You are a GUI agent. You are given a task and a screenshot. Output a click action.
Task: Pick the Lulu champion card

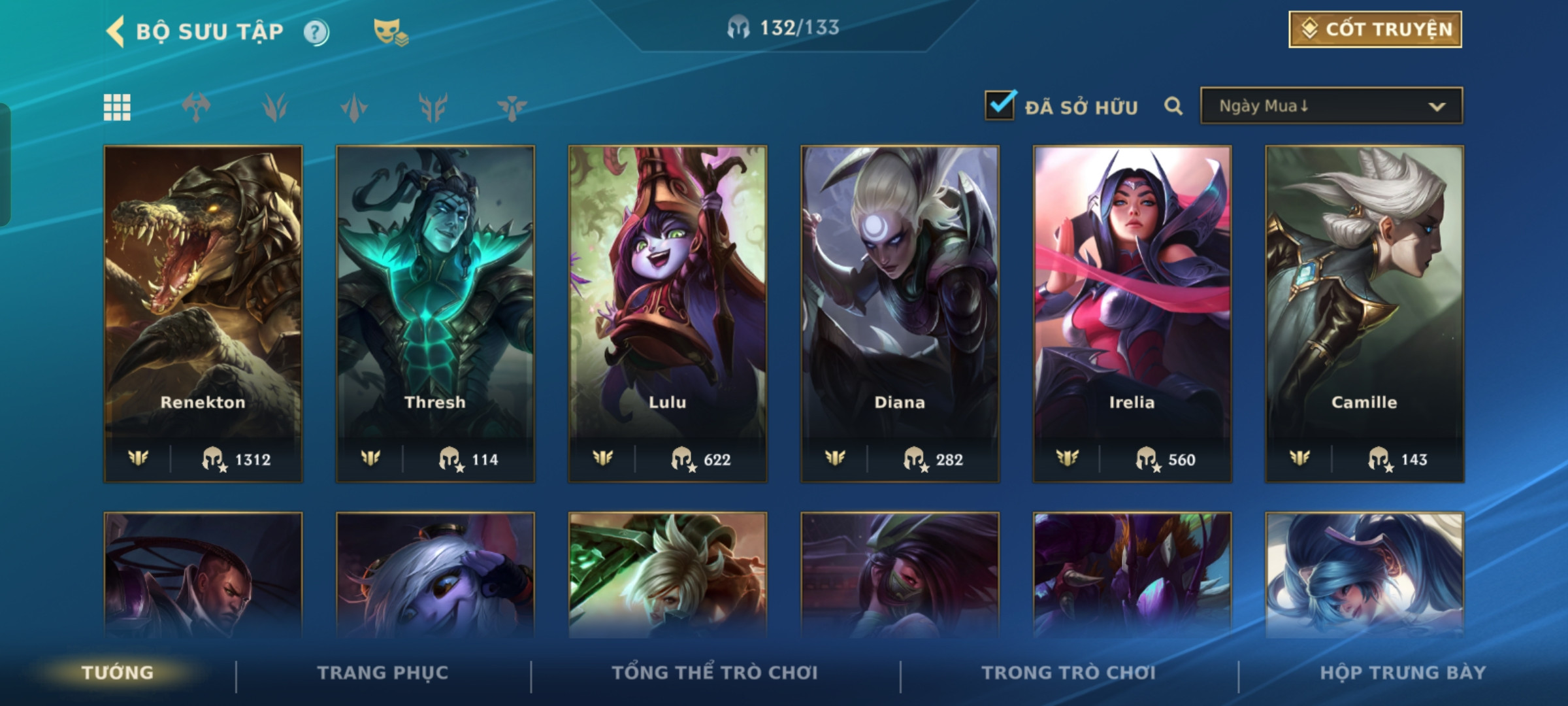(x=668, y=314)
